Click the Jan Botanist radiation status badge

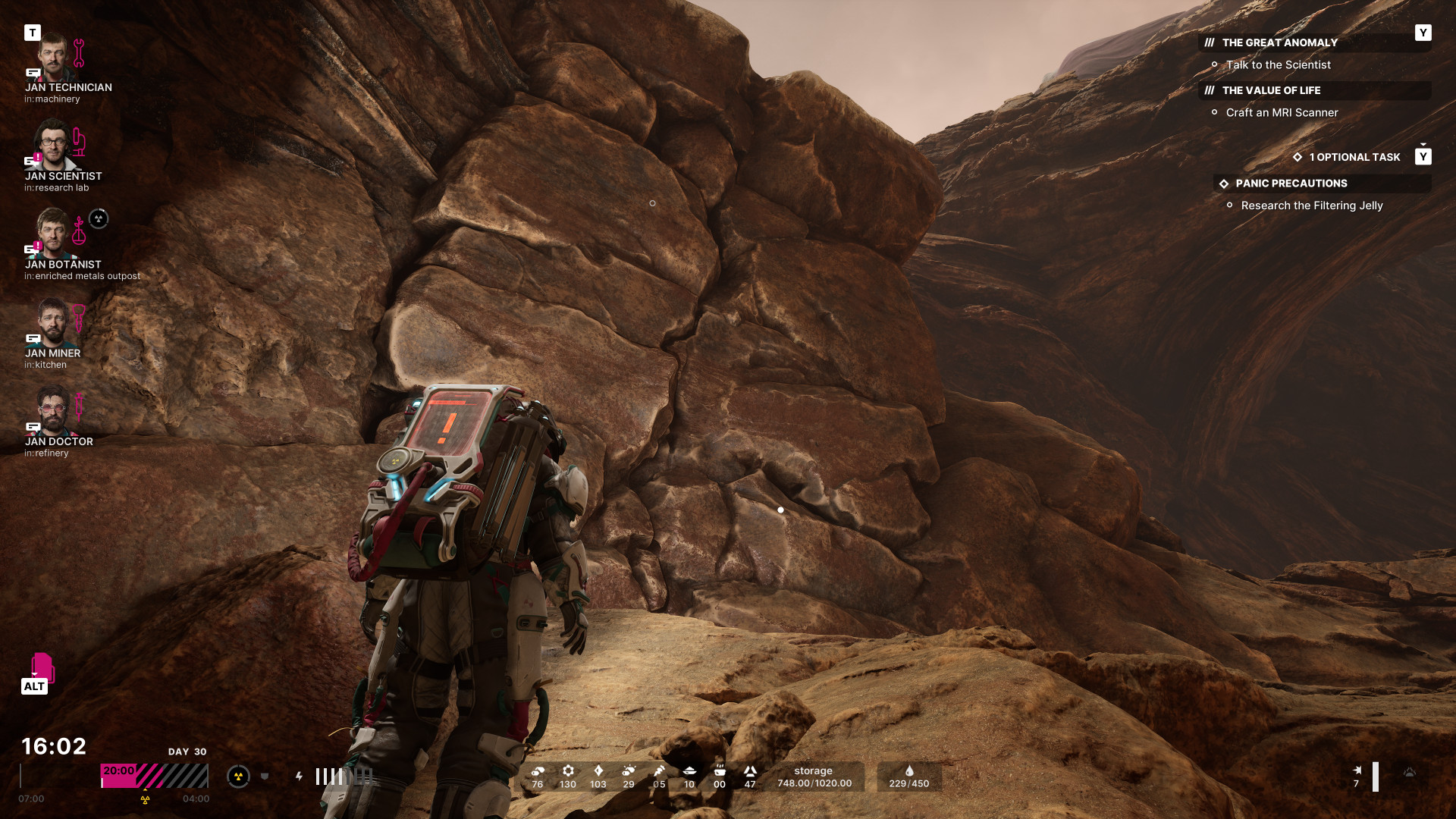pos(99,219)
